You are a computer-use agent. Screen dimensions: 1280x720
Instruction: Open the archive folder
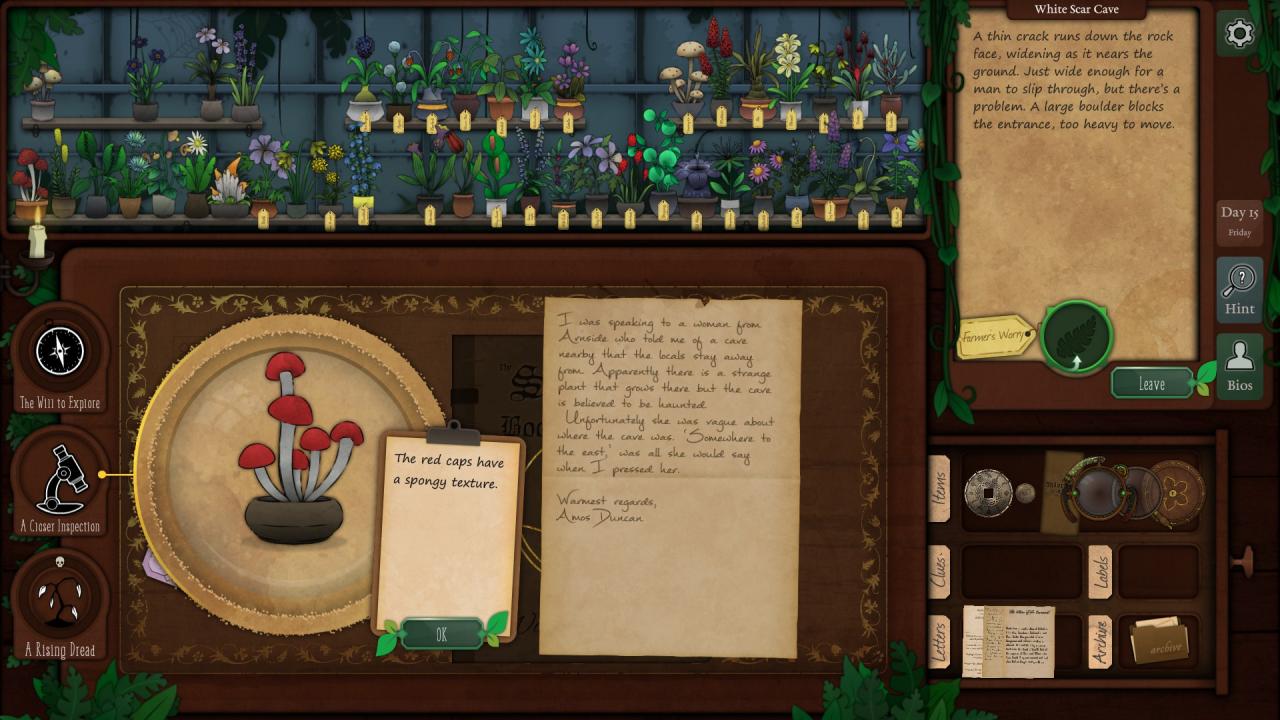point(1158,642)
